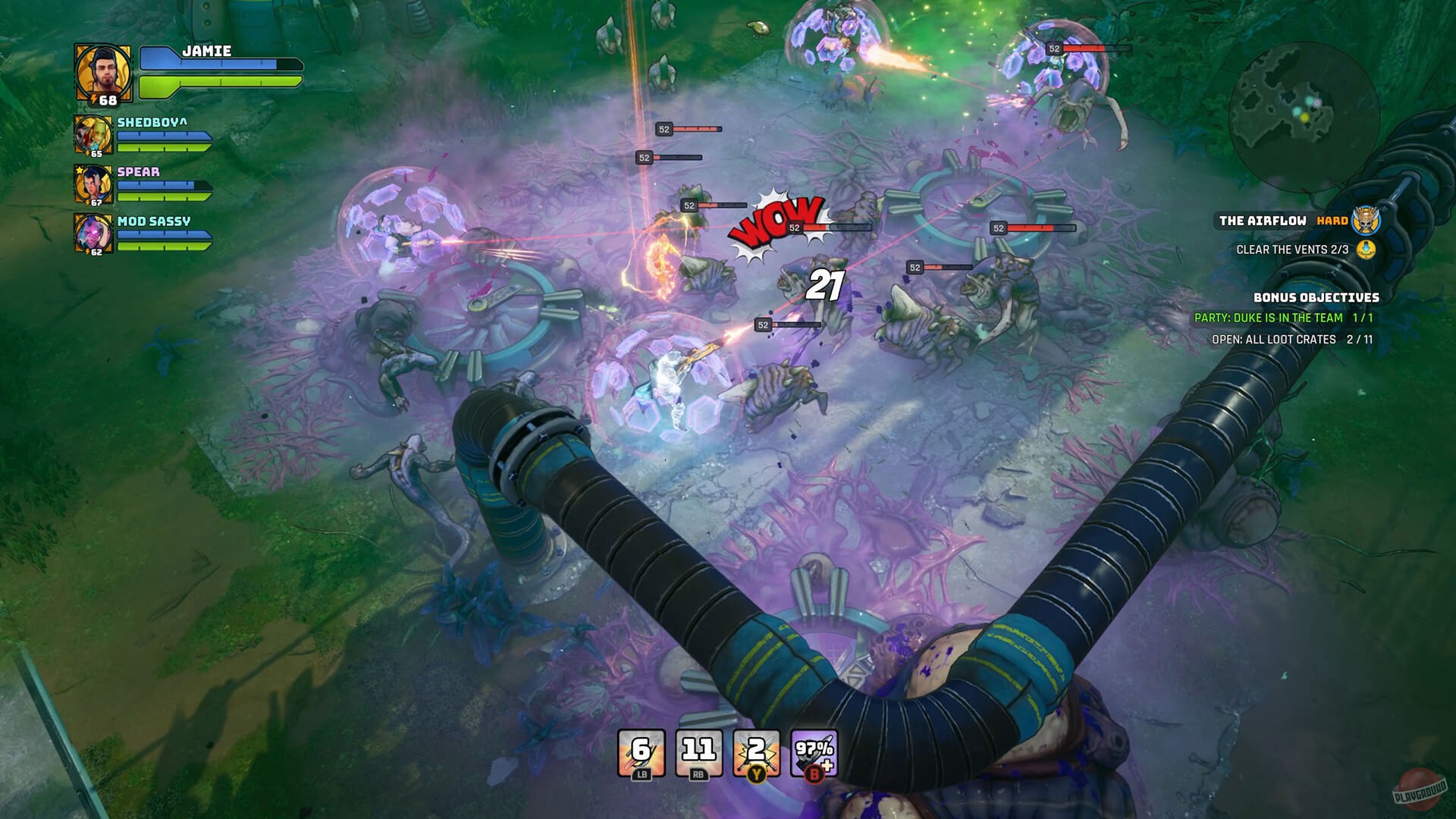This screenshot has width=1456, height=819.
Task: Expand the BONUS OBJECTIVES section
Action: (x=1317, y=297)
